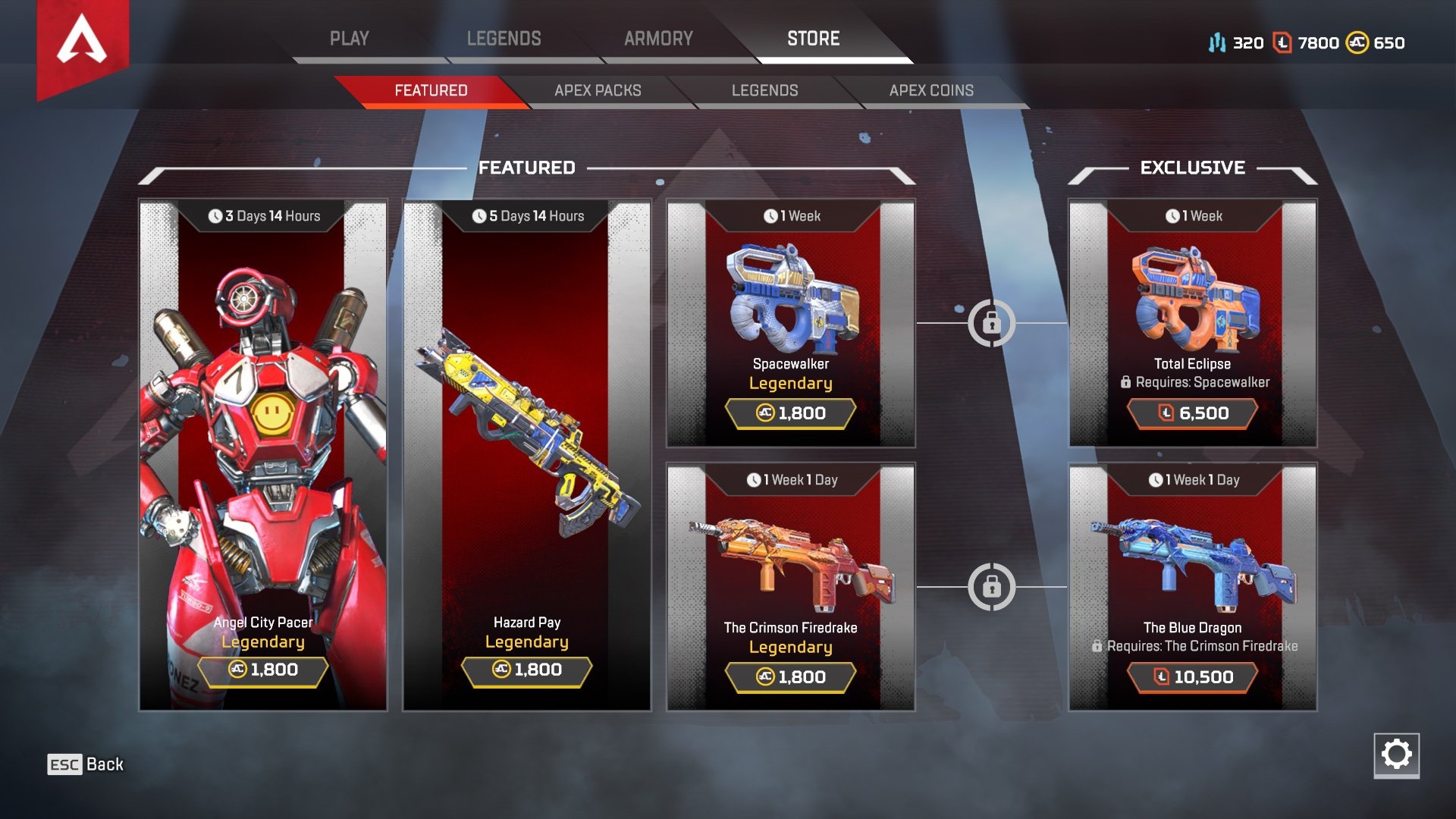The height and width of the screenshot is (819, 1456).
Task: Select the Angel City Pacer 1,800 coins price
Action: (263, 670)
